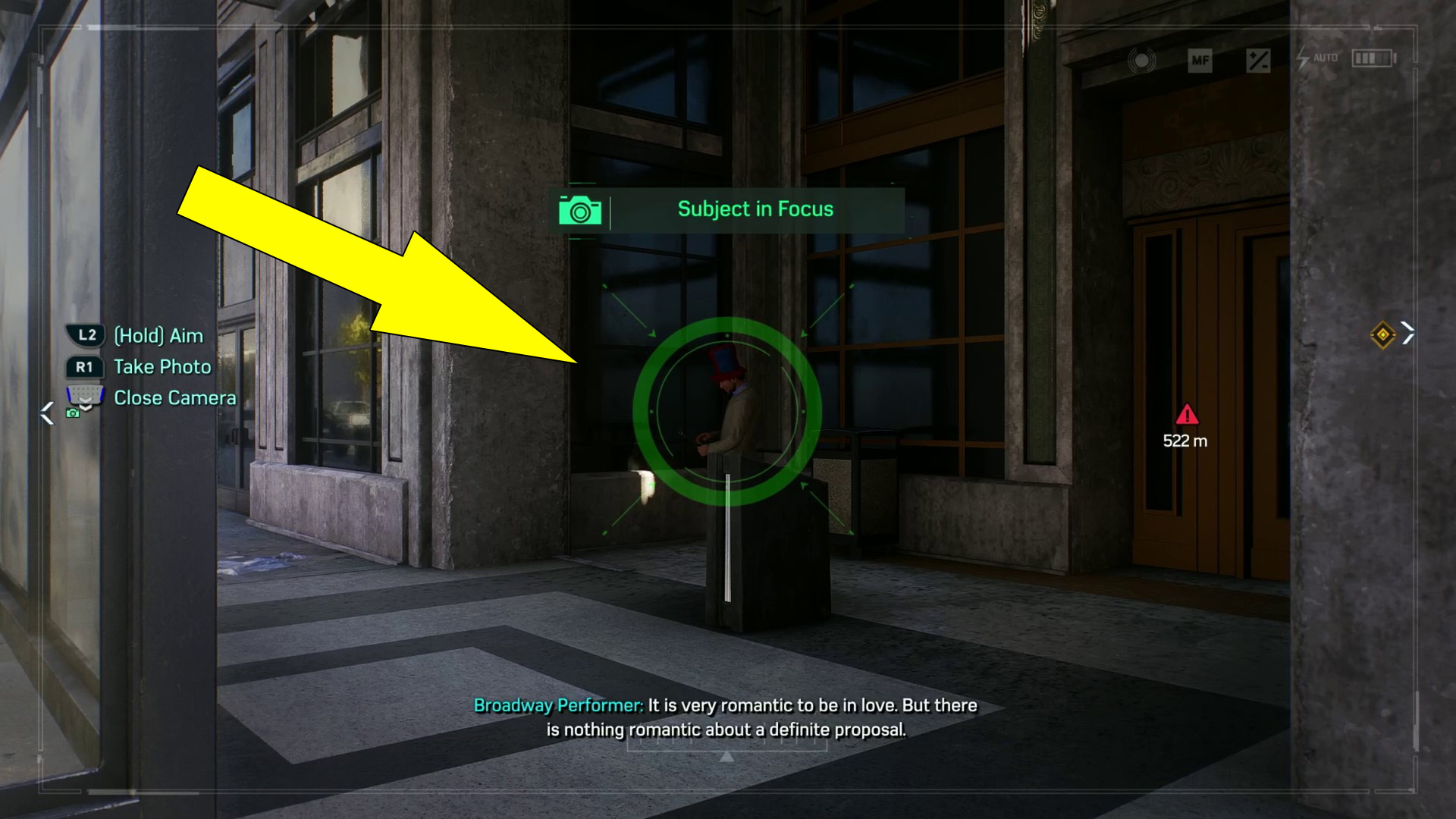The width and height of the screenshot is (1456, 819).
Task: Click the exposure compensation +/- icon
Action: (1257, 61)
